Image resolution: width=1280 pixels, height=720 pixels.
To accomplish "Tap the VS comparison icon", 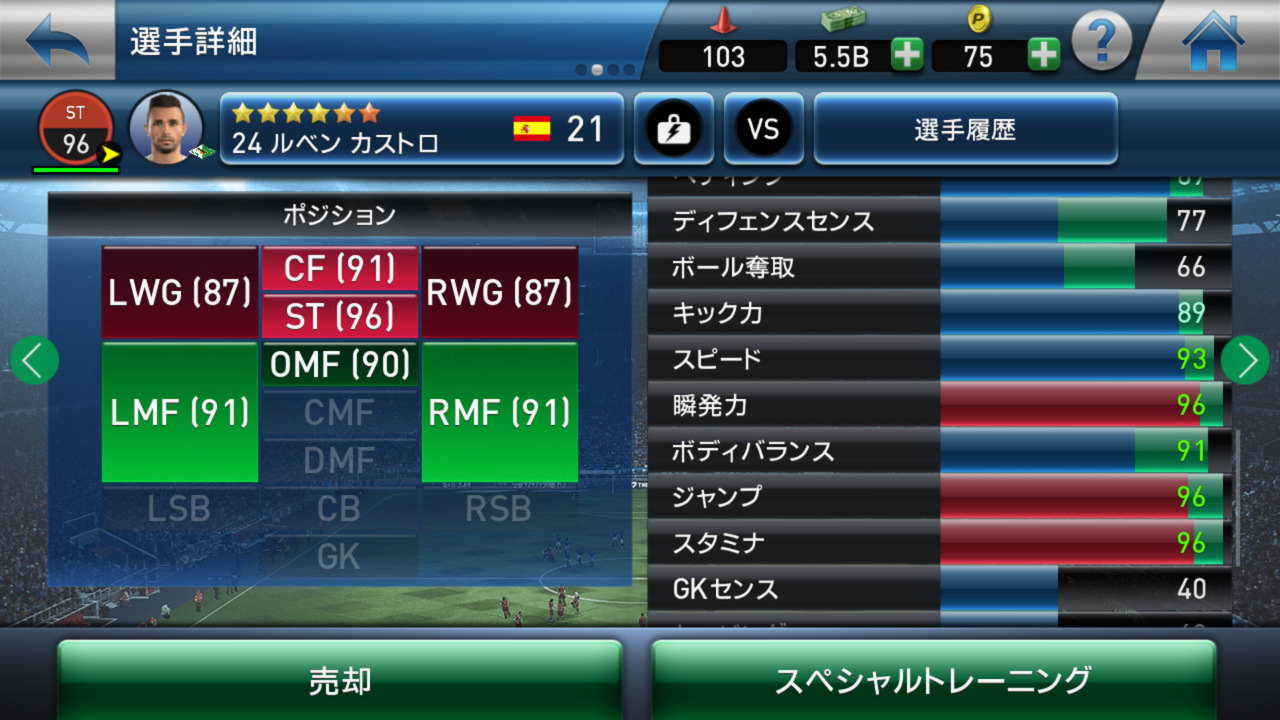I will tap(763, 130).
